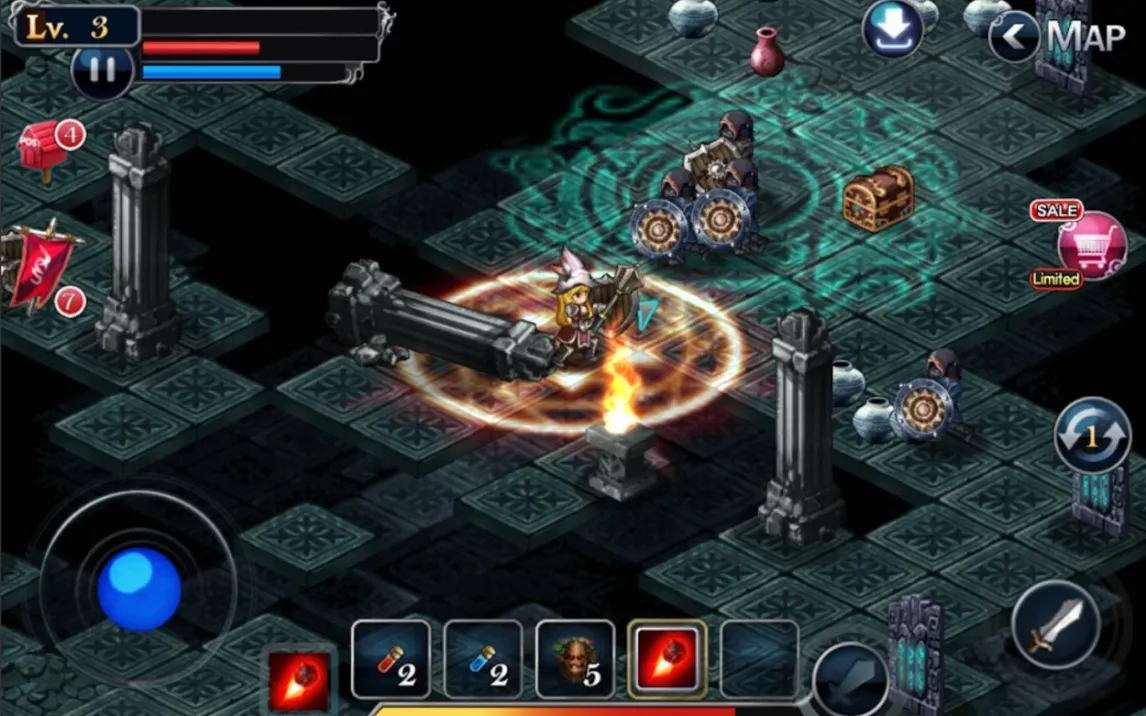The height and width of the screenshot is (716, 1146).
Task: Select the monster mask item slot
Action: (575, 659)
